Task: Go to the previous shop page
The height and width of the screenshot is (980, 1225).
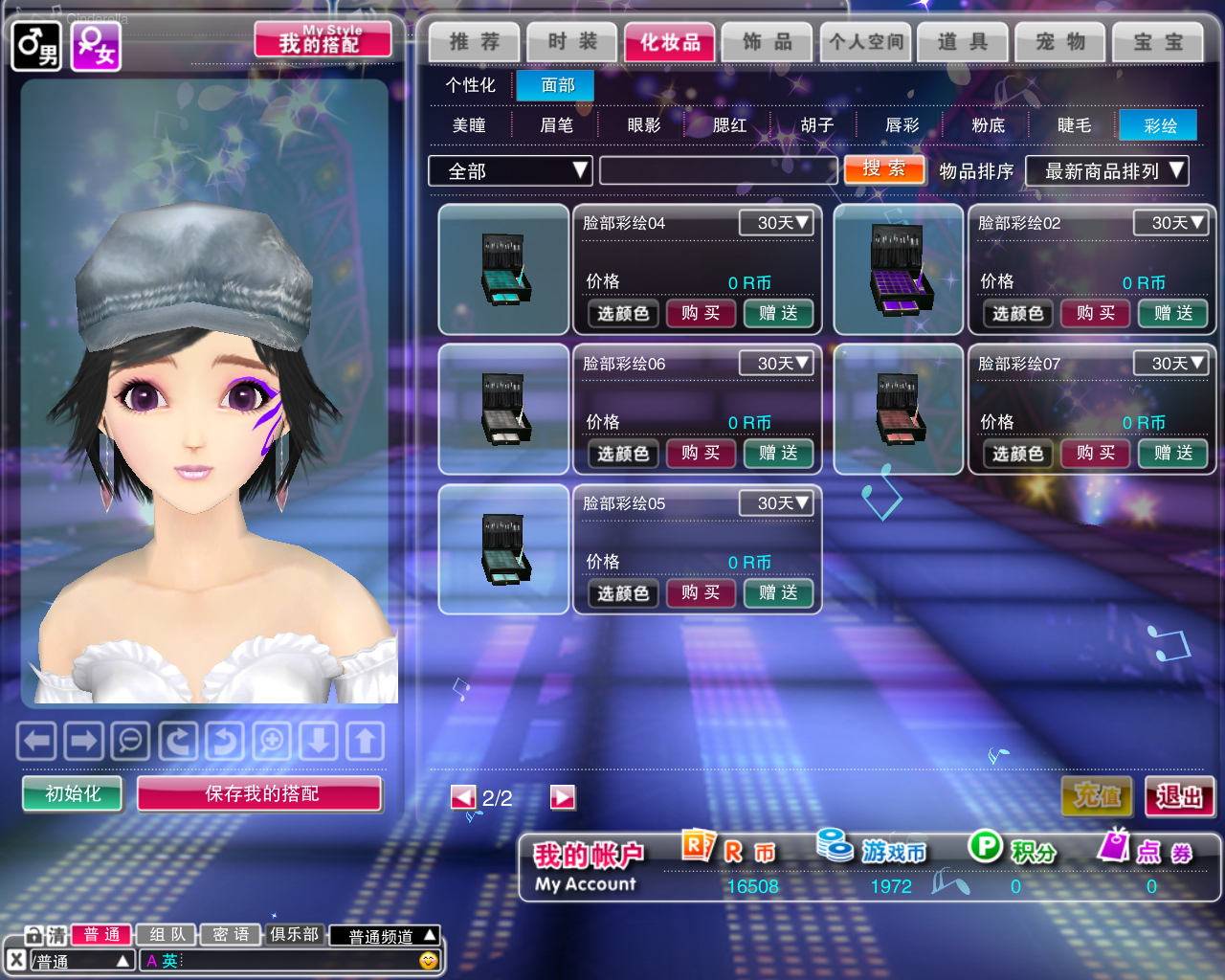Action: [463, 797]
